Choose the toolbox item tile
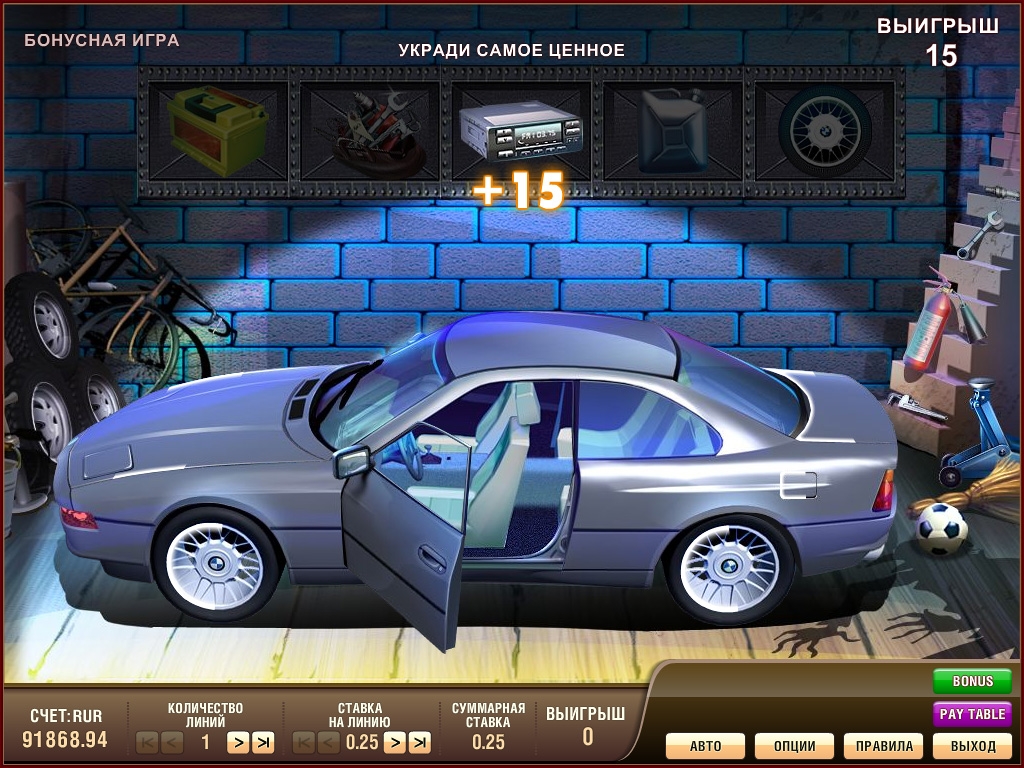The height and width of the screenshot is (768, 1024). (x=368, y=130)
